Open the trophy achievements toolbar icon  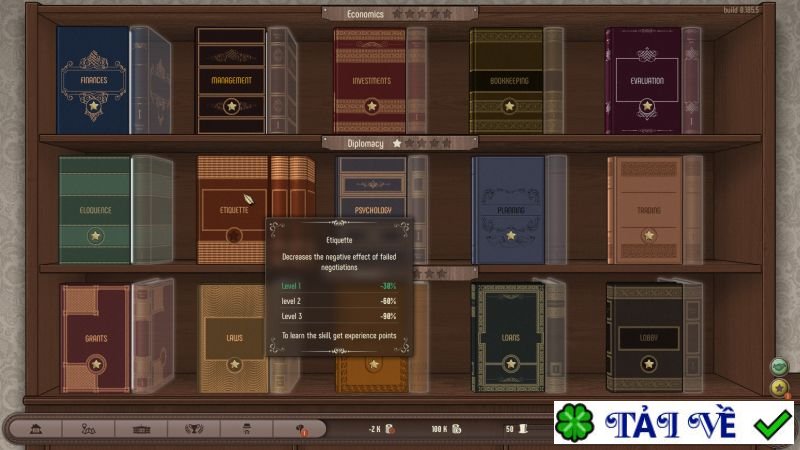click(x=193, y=429)
